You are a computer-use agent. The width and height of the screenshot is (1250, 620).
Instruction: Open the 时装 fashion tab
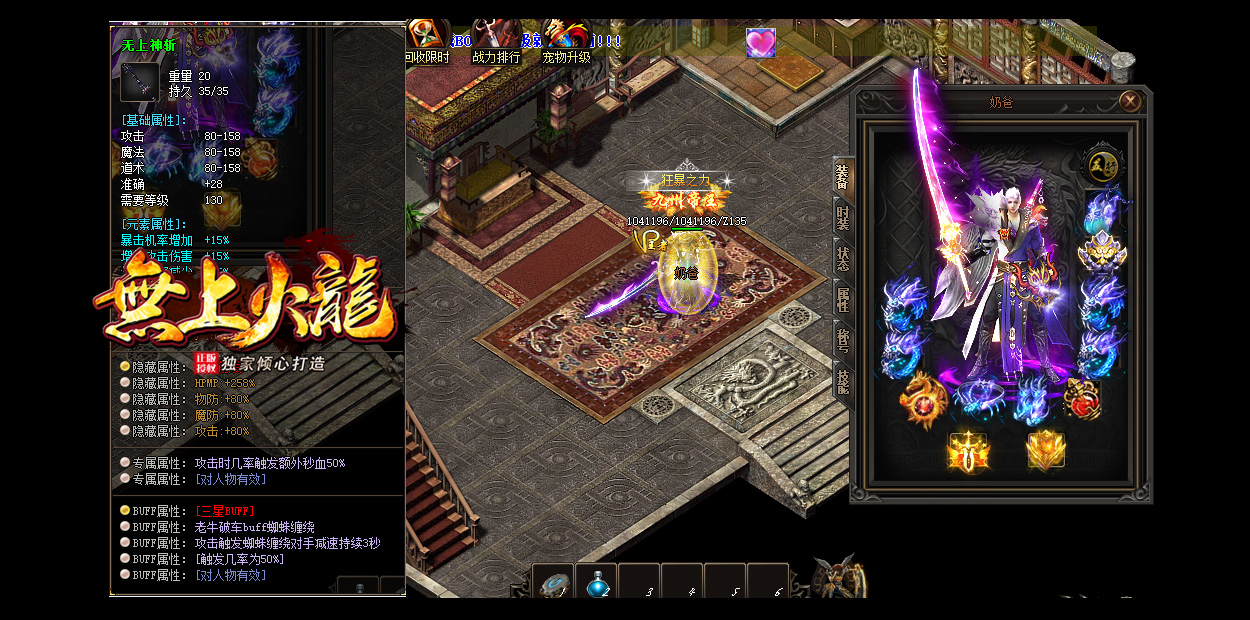pos(842,217)
